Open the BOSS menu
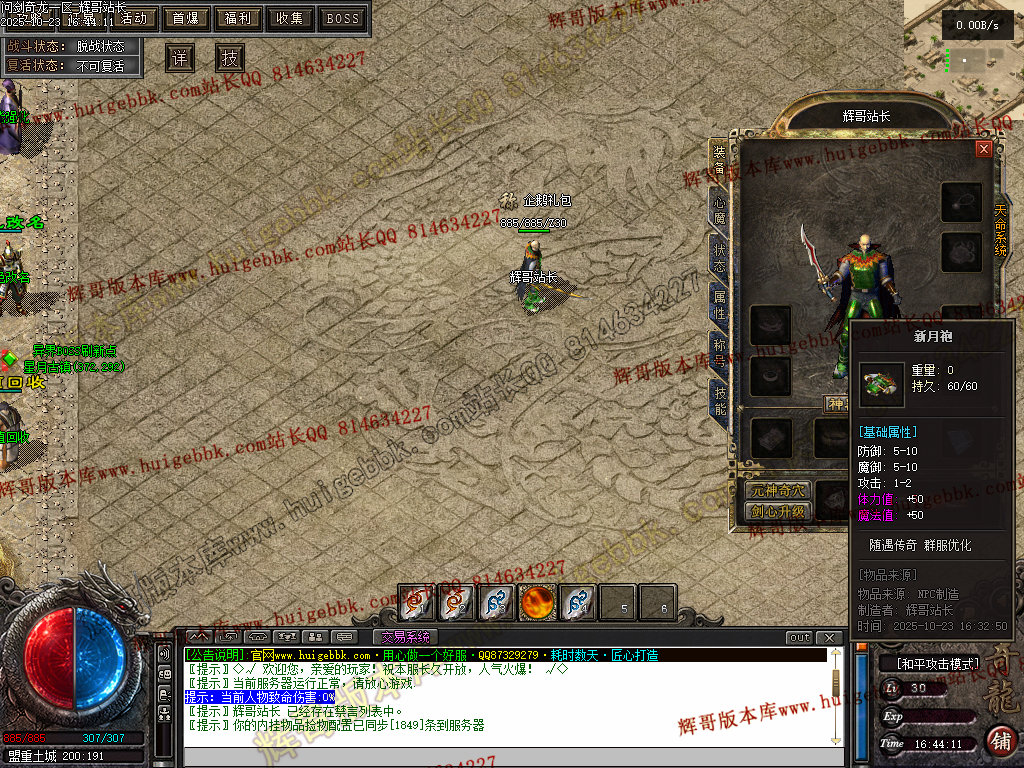Screen dimensions: 1024x768 click(343, 18)
